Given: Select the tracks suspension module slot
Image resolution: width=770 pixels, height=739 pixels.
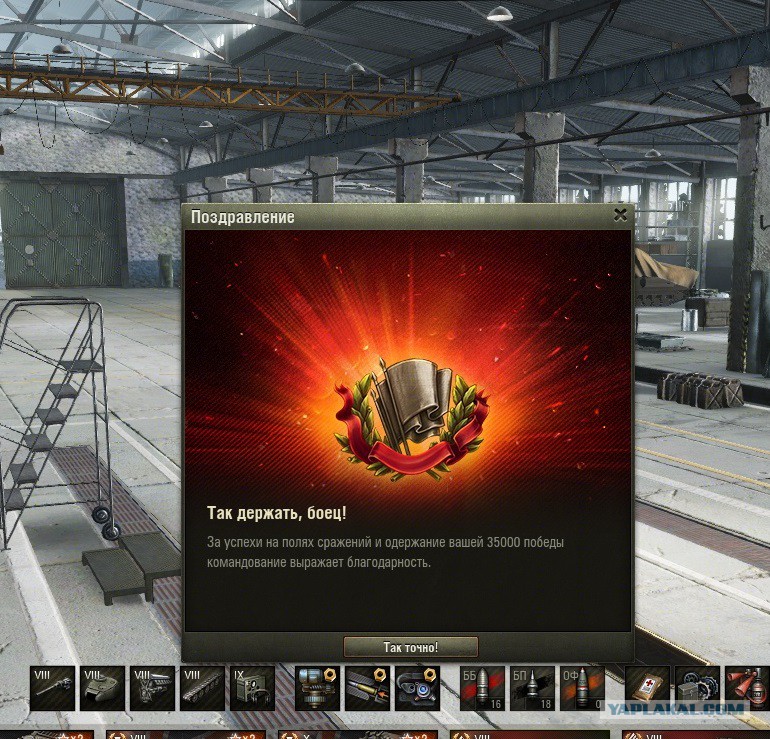Looking at the screenshot, I should [x=202, y=688].
